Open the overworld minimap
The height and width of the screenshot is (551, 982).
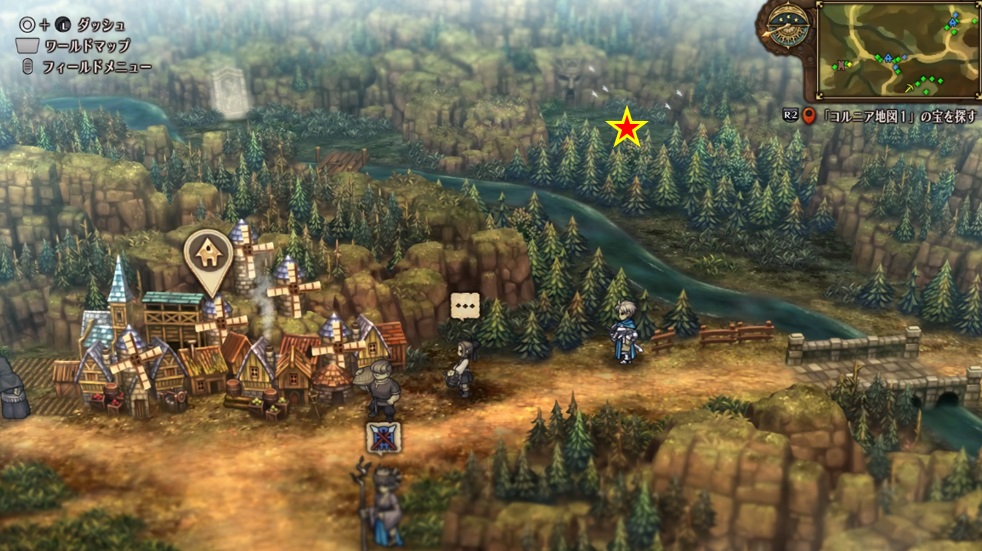[x=897, y=50]
